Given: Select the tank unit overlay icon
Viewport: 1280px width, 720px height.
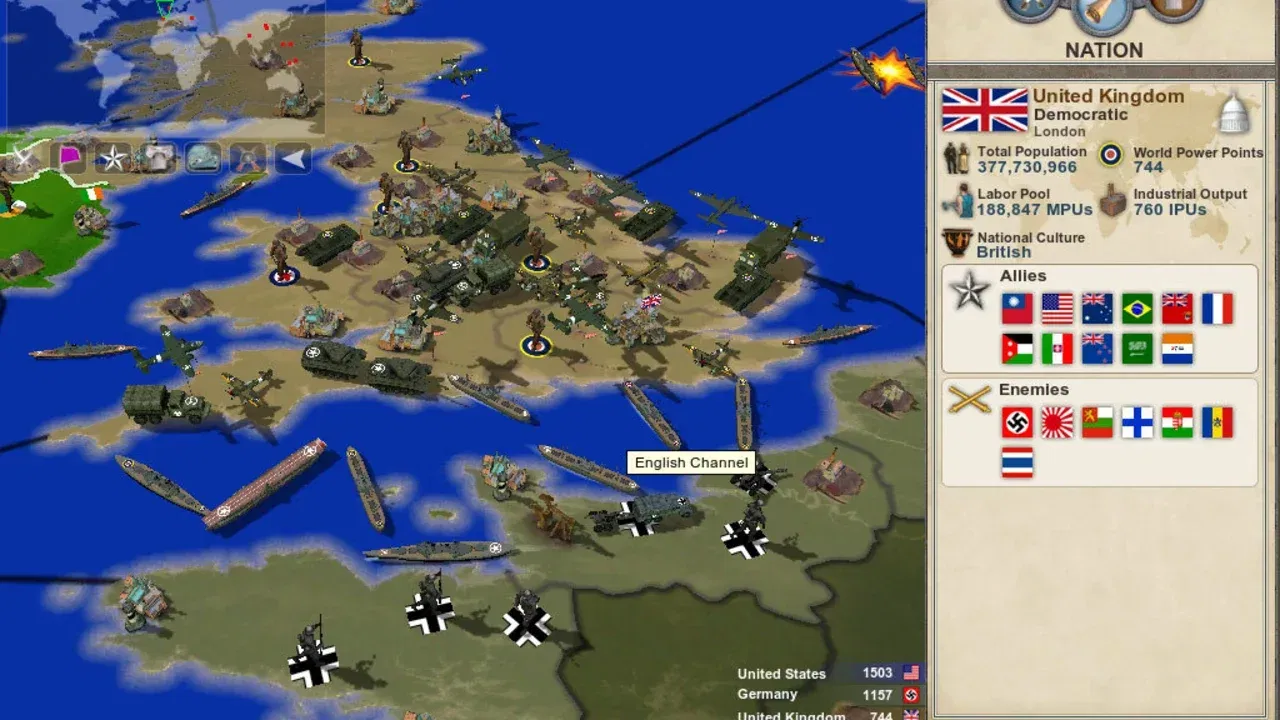Looking at the screenshot, I should coord(202,157).
